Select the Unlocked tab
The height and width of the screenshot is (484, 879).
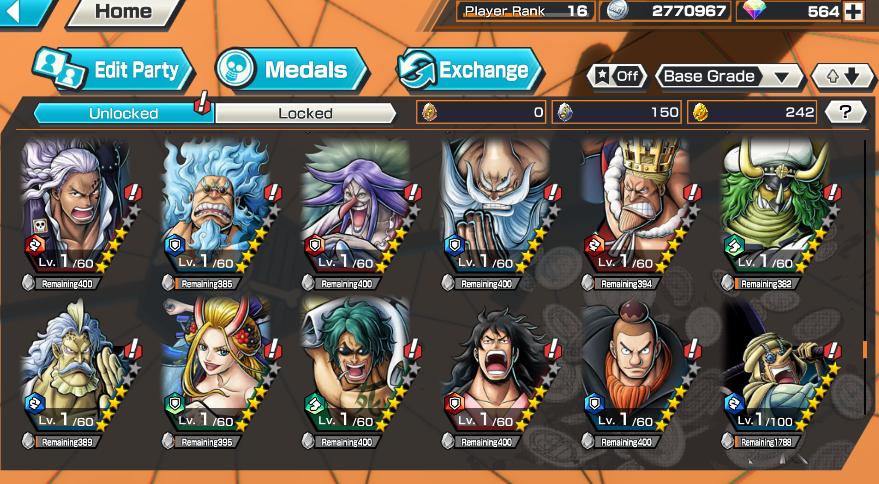click(123, 113)
